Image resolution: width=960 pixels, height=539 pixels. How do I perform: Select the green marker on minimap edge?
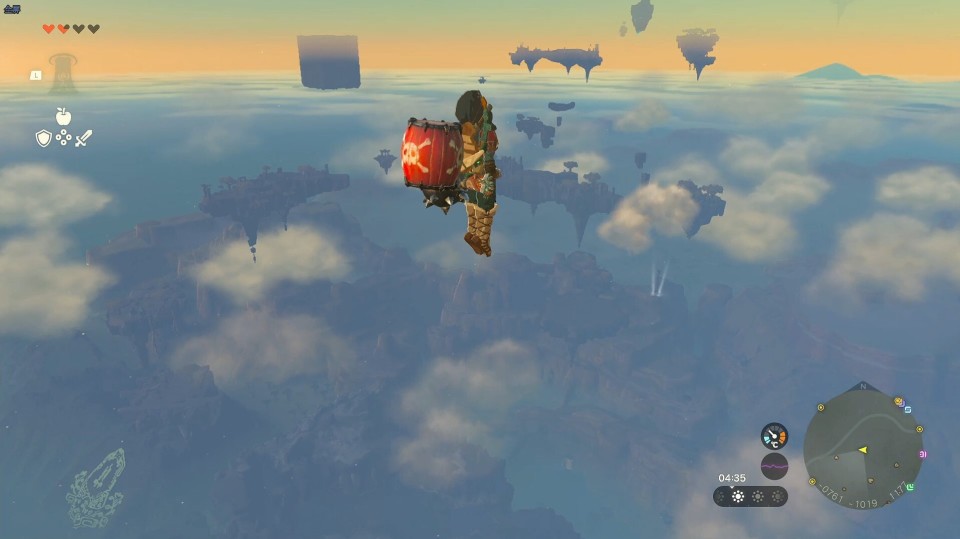[x=911, y=488]
